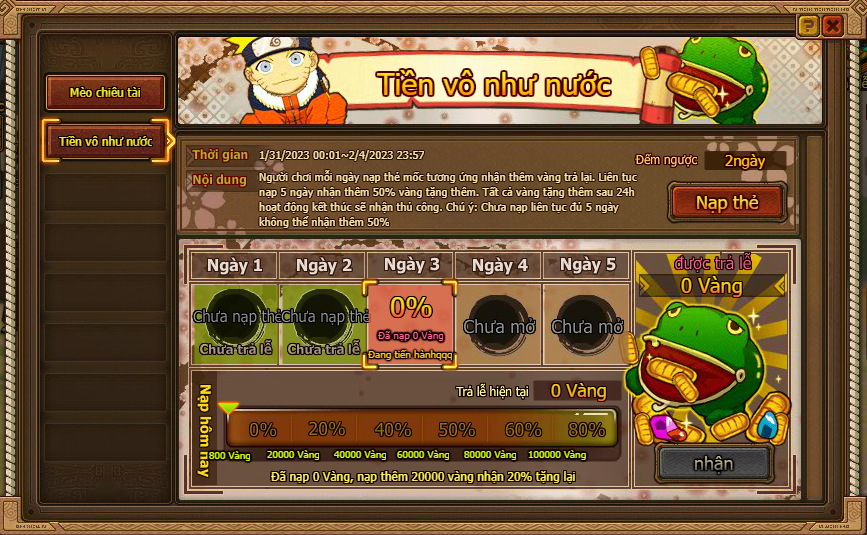Close the event window
This screenshot has height=535, width=867.
click(x=832, y=27)
